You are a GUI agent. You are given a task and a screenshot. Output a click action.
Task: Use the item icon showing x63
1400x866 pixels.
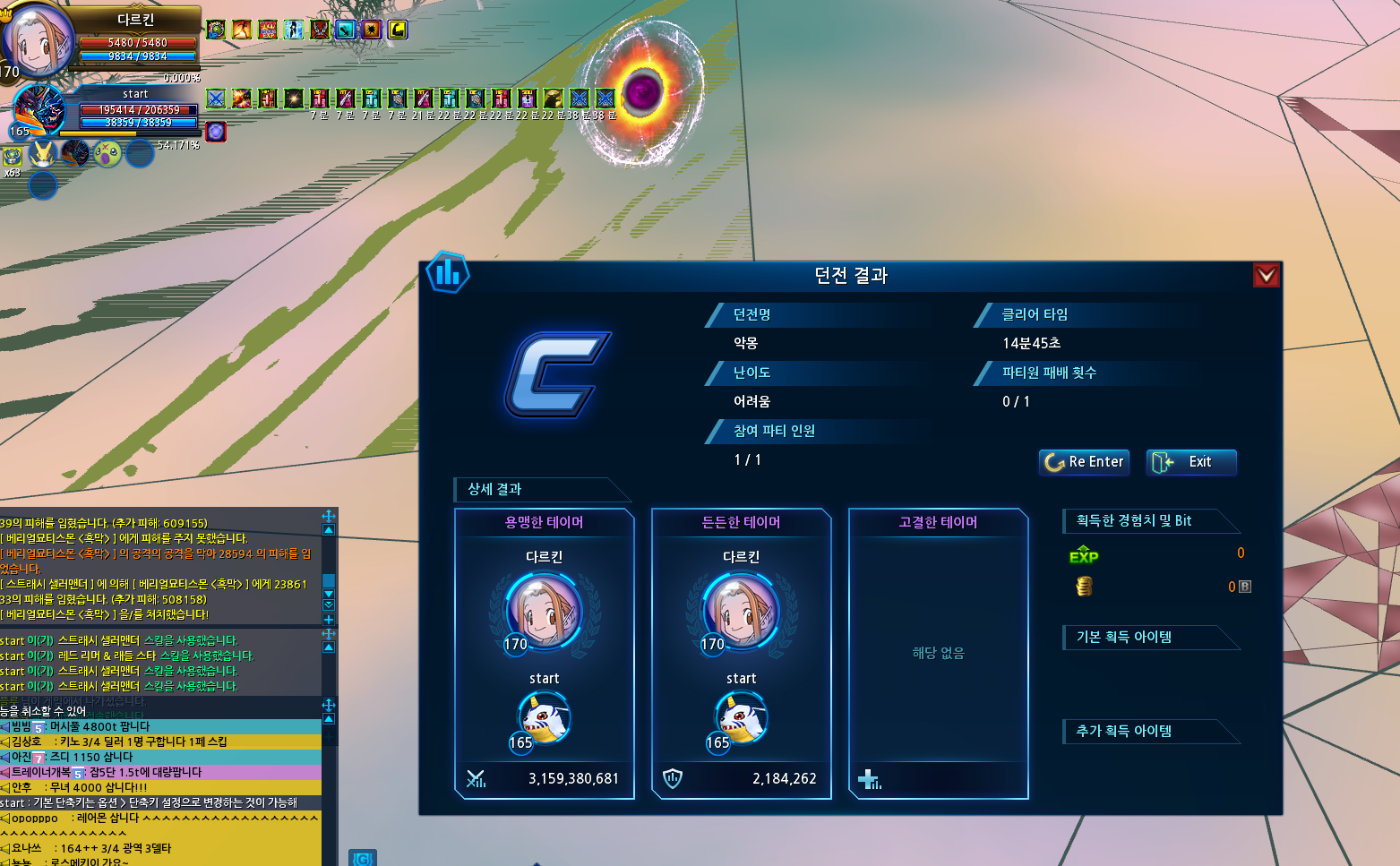click(12, 158)
